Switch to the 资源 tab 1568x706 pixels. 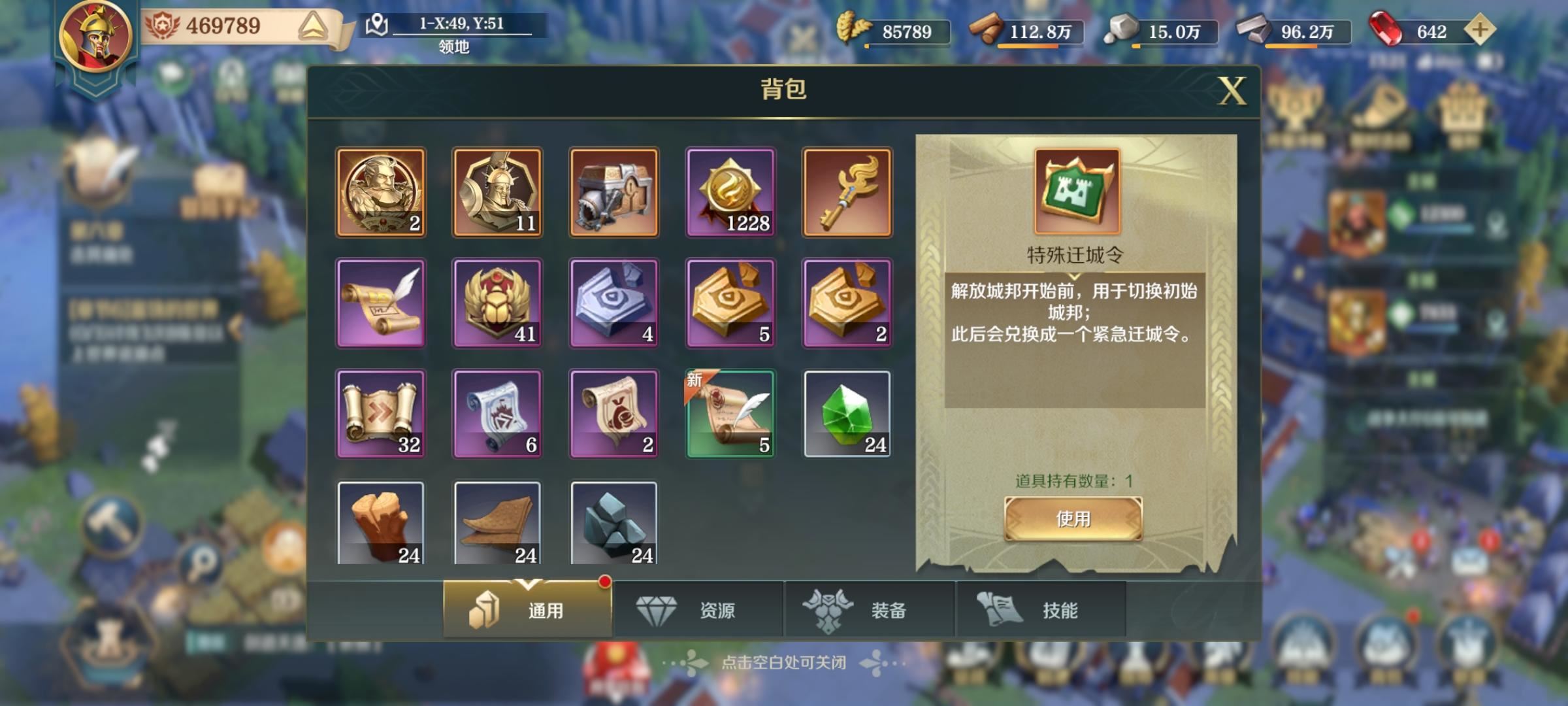coord(699,609)
